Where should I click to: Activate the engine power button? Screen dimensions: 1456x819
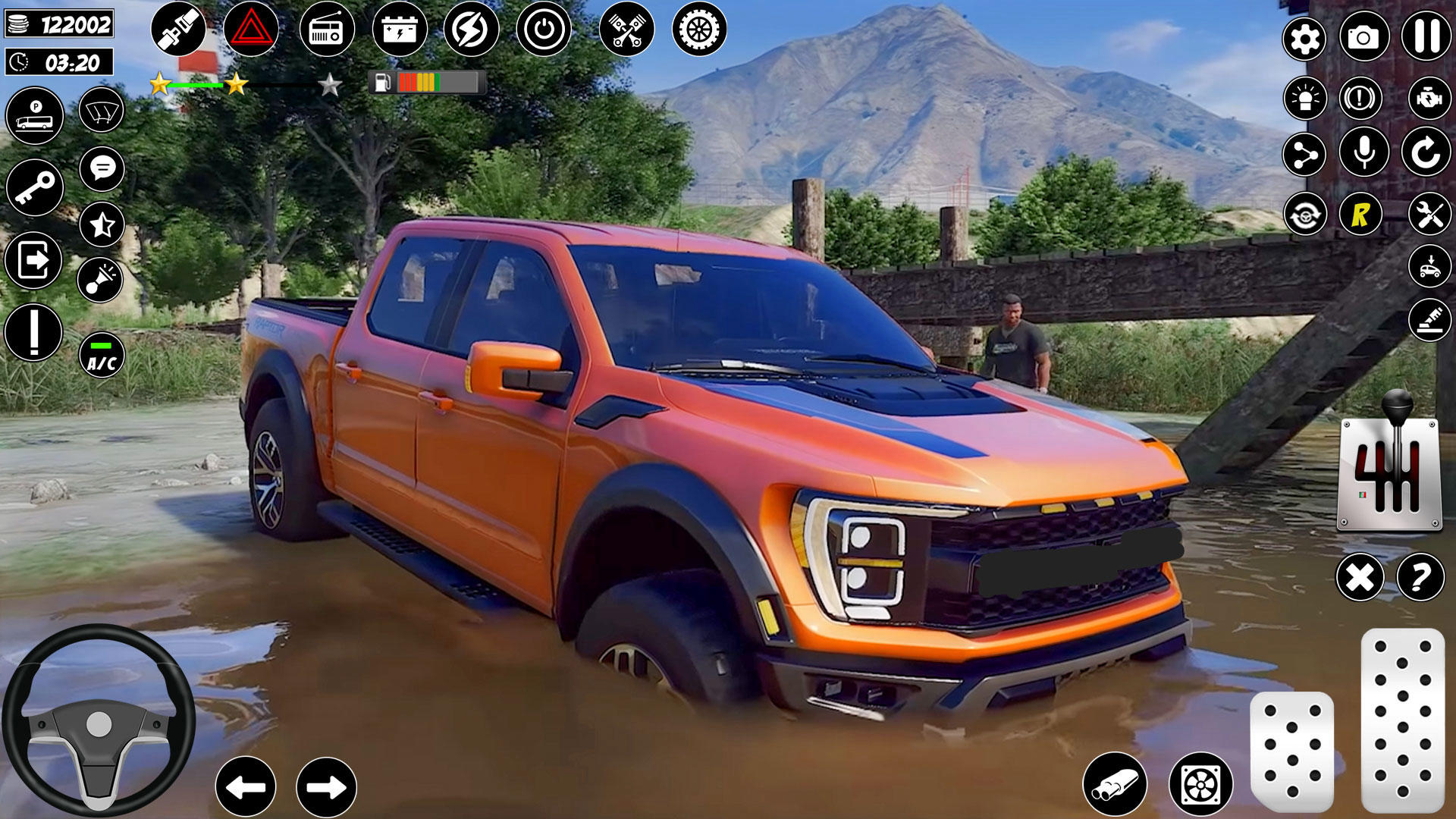544,30
